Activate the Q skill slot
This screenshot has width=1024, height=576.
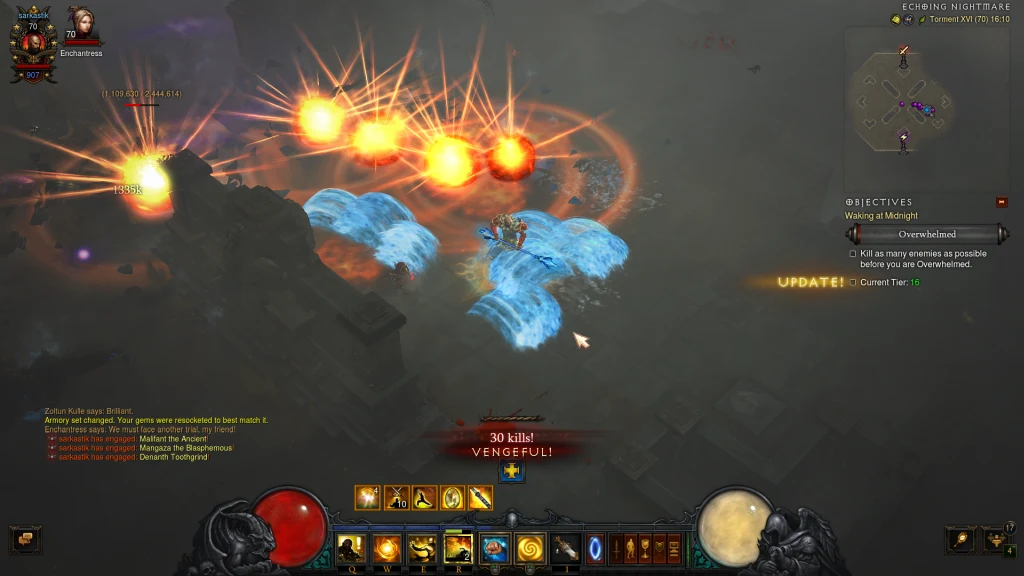coord(352,548)
